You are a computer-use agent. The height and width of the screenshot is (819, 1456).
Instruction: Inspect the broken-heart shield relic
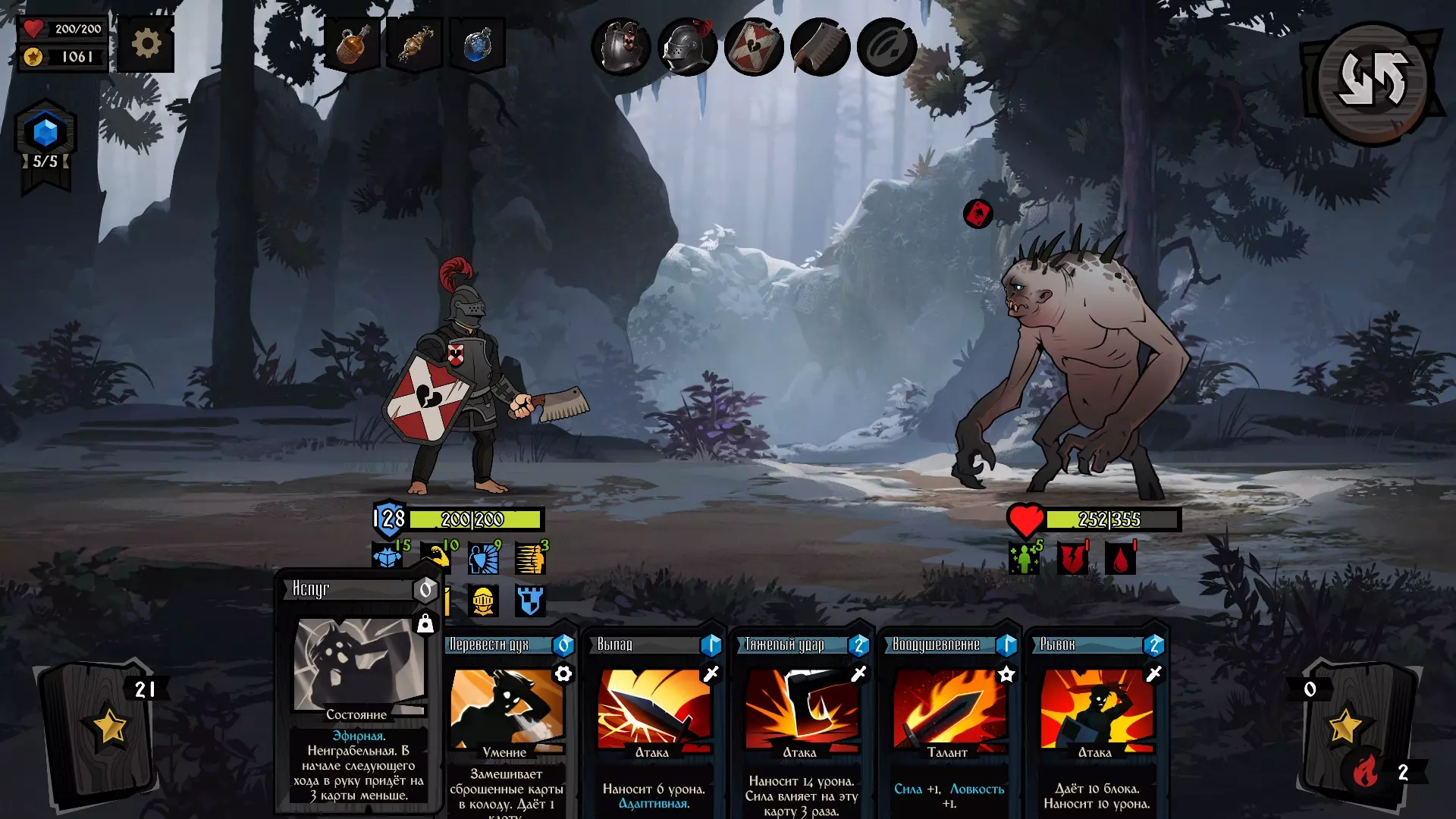click(754, 47)
